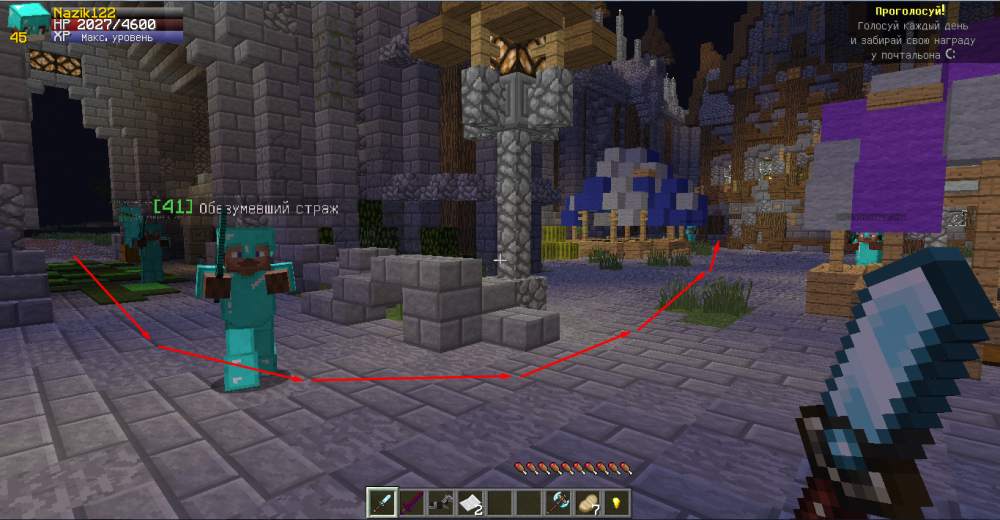The height and width of the screenshot is (520, 1000).
Task: Select the bread stack of seven
Action: pos(587,502)
